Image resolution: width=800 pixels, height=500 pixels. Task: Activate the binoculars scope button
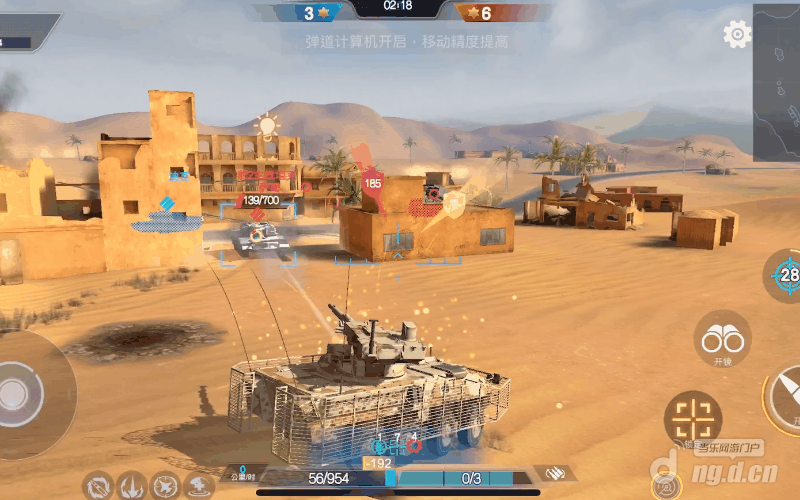(x=722, y=339)
